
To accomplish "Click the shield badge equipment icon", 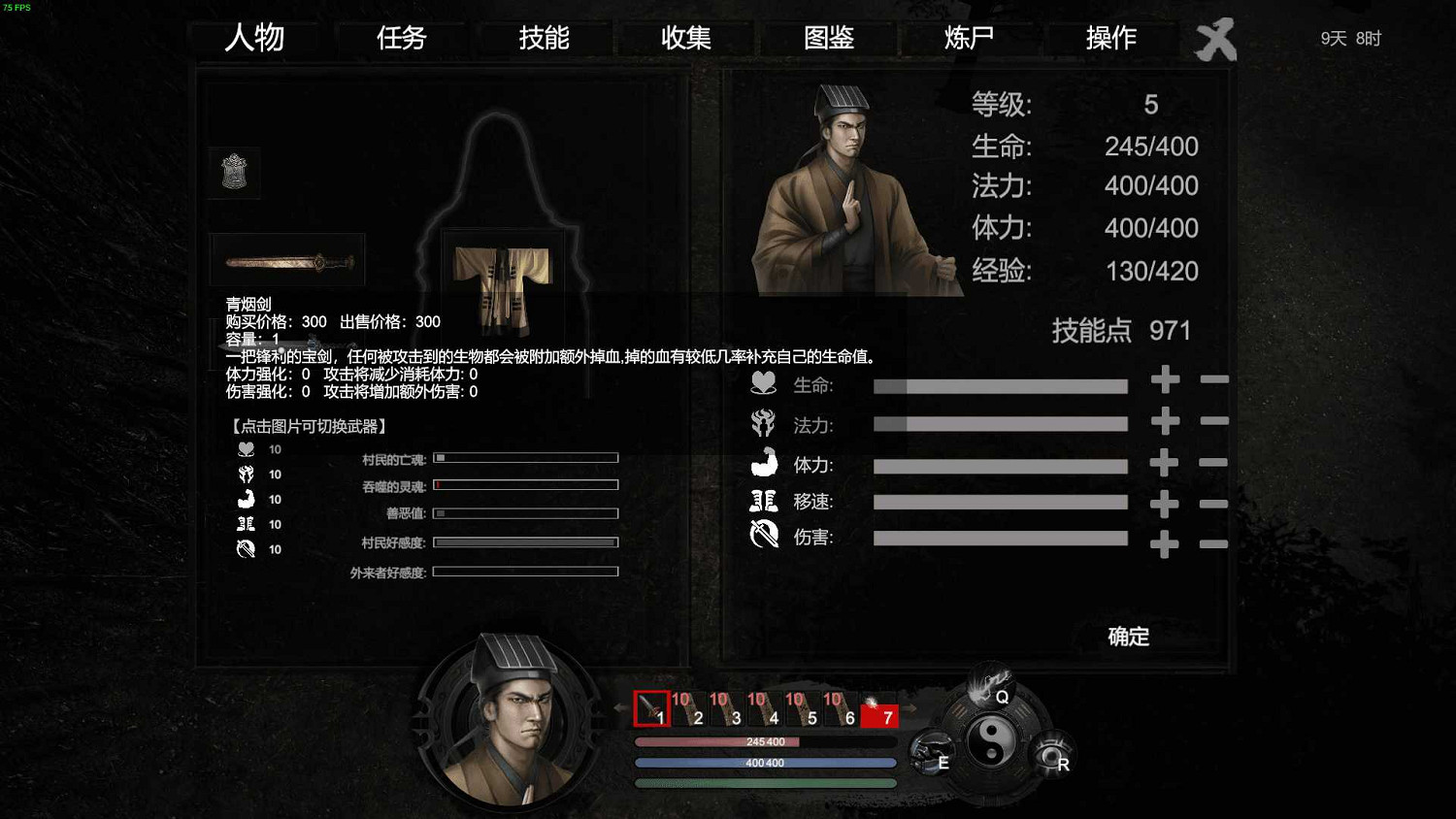I will tap(233, 172).
